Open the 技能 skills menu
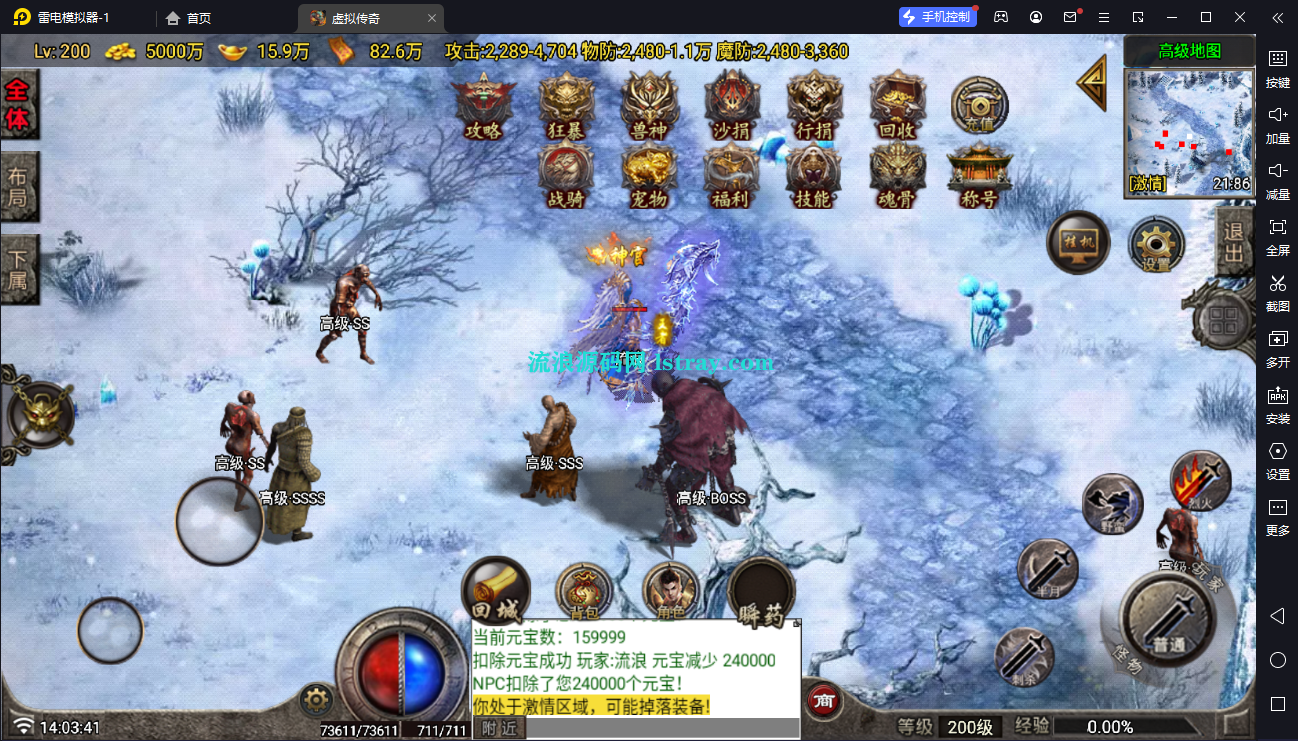1298x741 pixels. pos(813,176)
